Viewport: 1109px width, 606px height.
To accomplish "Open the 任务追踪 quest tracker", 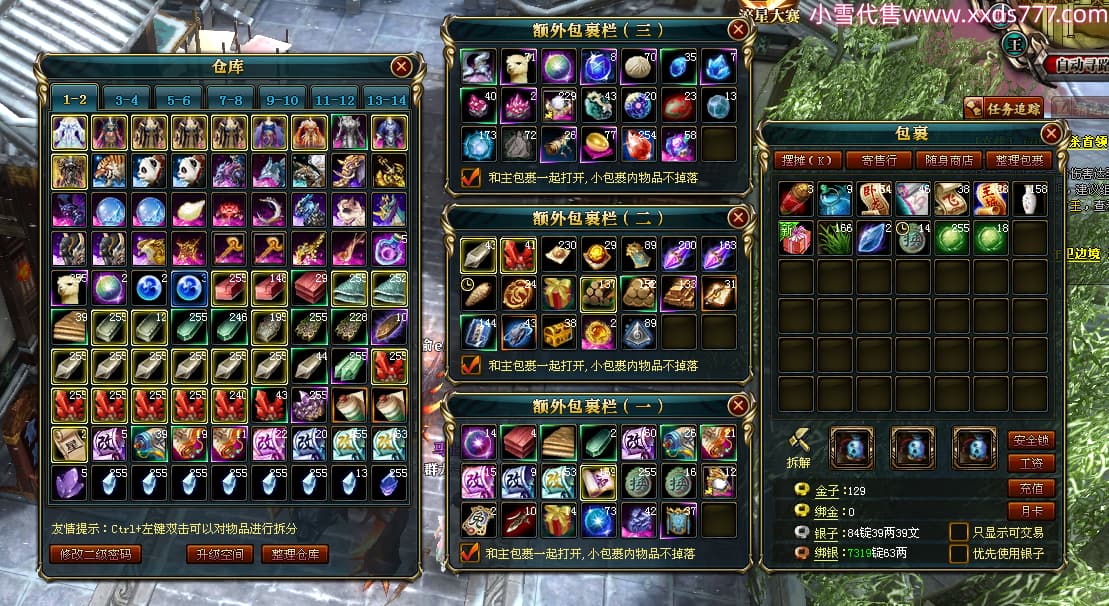I will 1004,107.
